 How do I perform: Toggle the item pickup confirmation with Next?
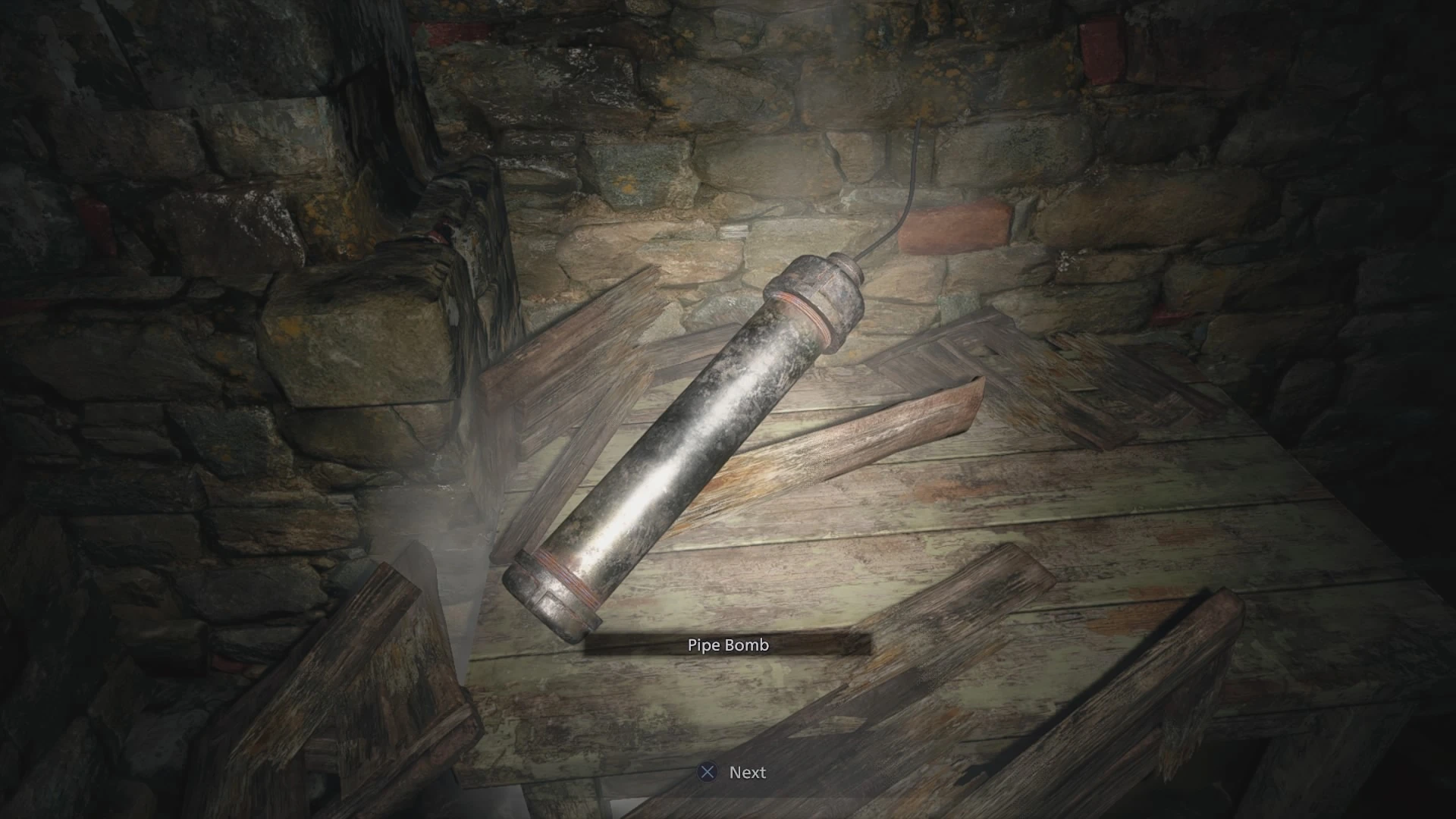click(x=747, y=772)
